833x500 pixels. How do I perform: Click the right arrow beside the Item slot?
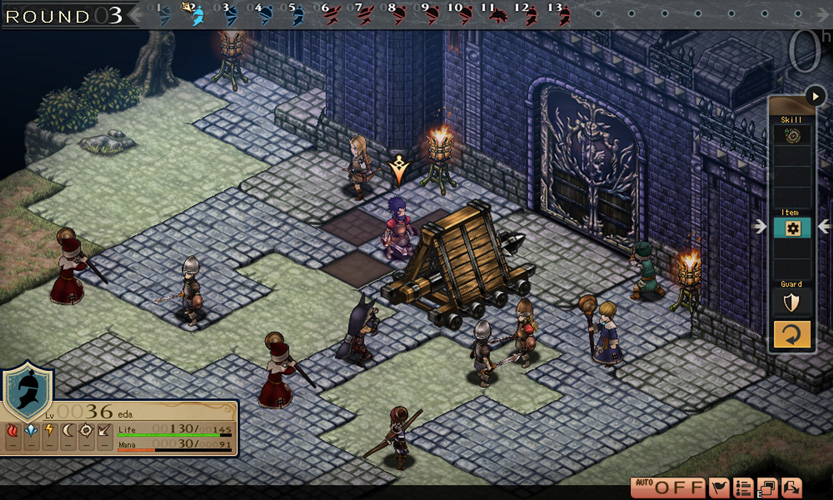[823, 227]
